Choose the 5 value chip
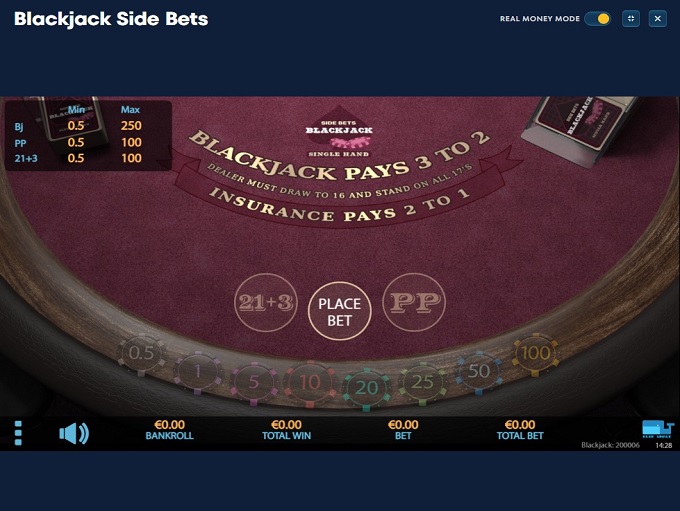The width and height of the screenshot is (680, 511). 254,381
